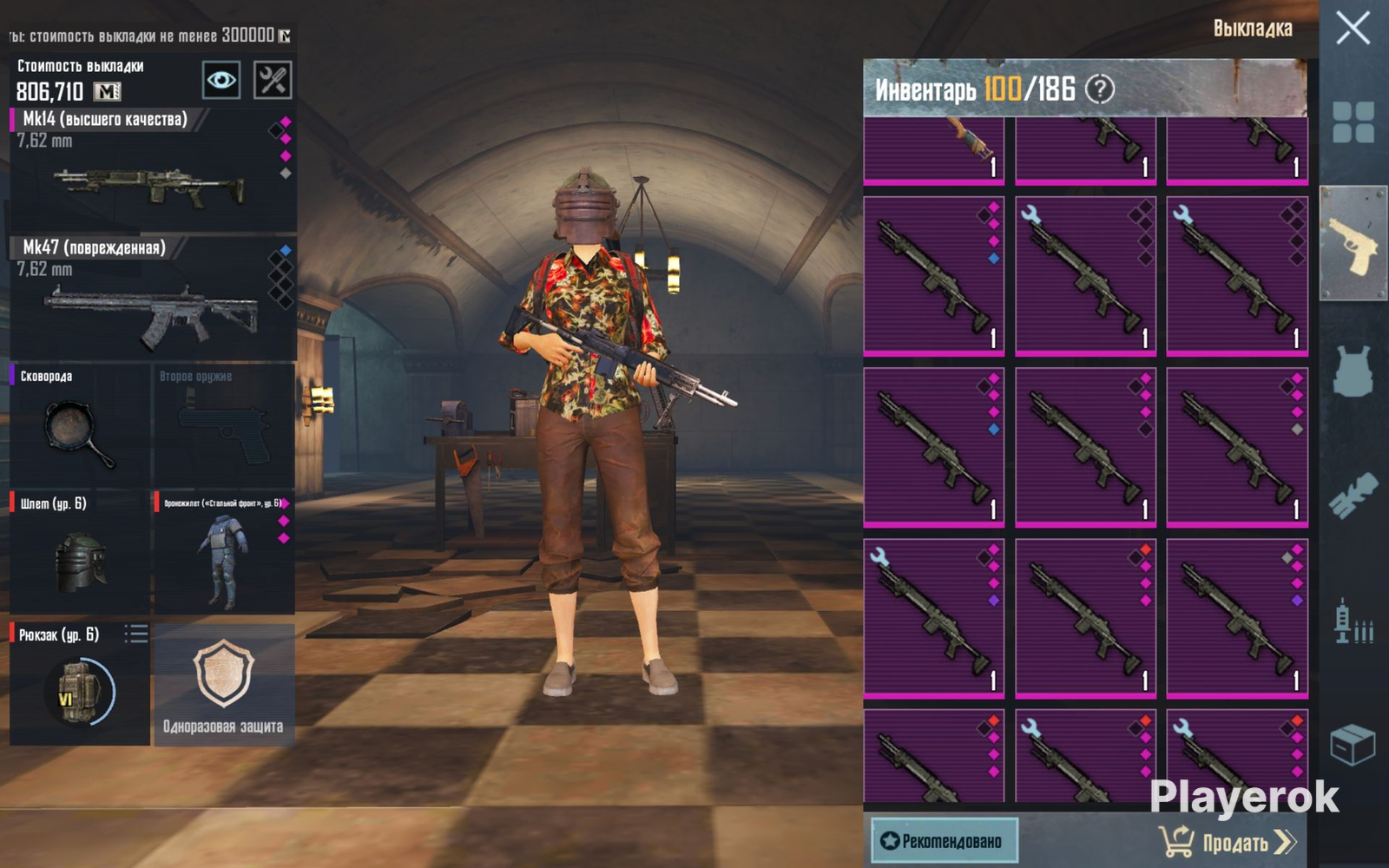Screen dimensions: 1389x868
Task: Open the inventory help question mark
Action: (x=1100, y=89)
